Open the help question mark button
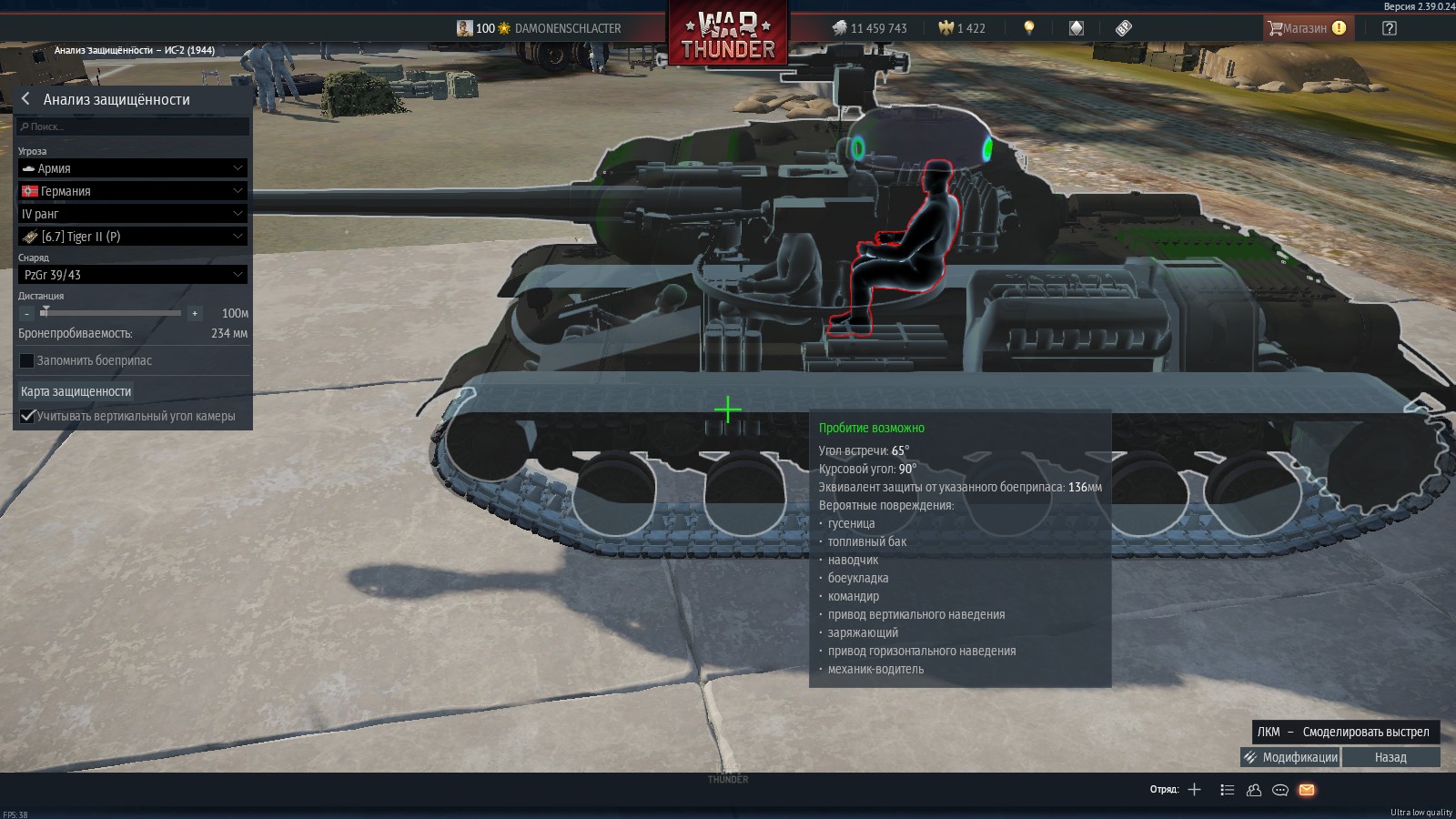The image size is (1456, 819). [x=1389, y=28]
